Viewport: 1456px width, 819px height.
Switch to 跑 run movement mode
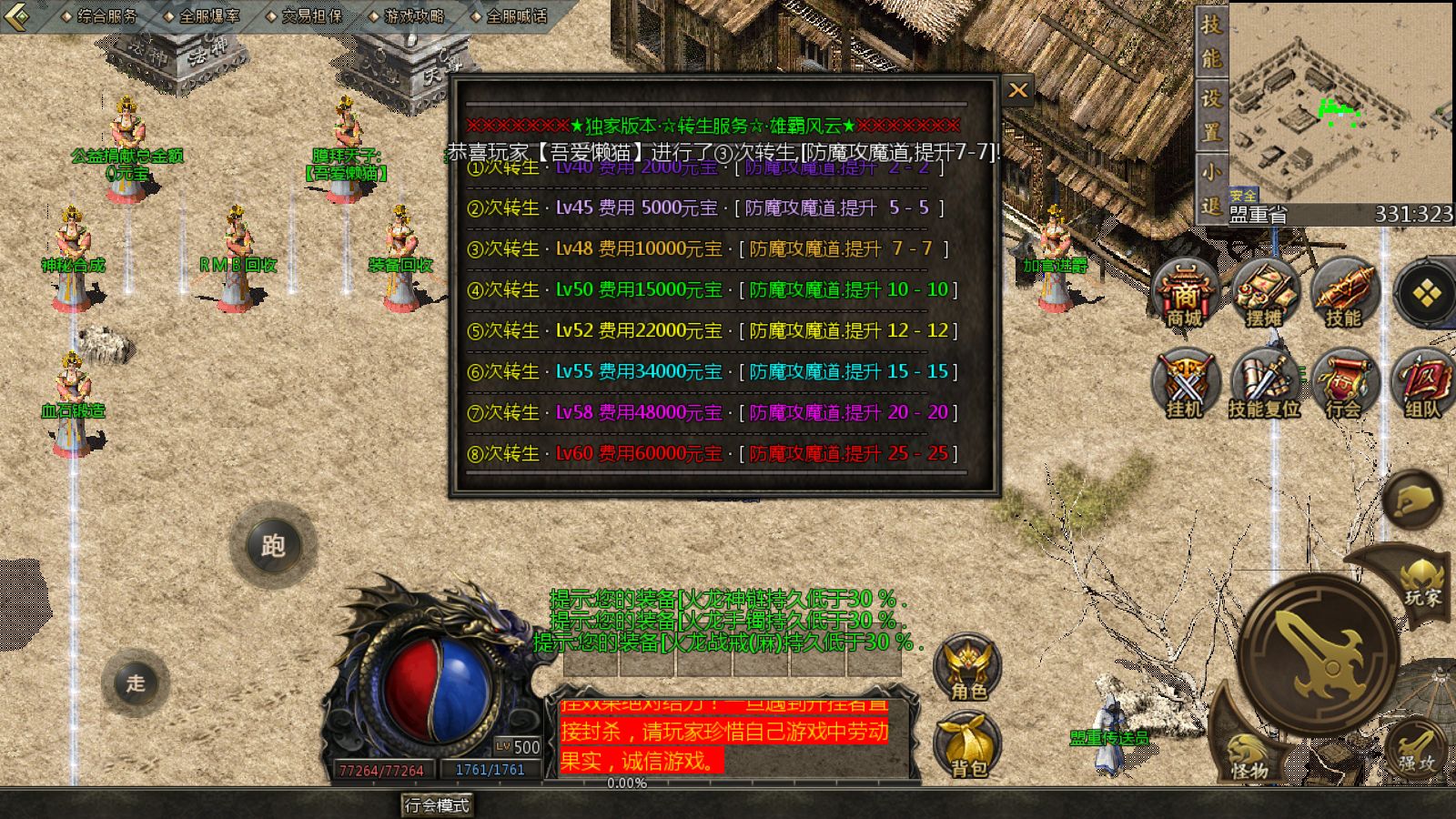click(273, 546)
